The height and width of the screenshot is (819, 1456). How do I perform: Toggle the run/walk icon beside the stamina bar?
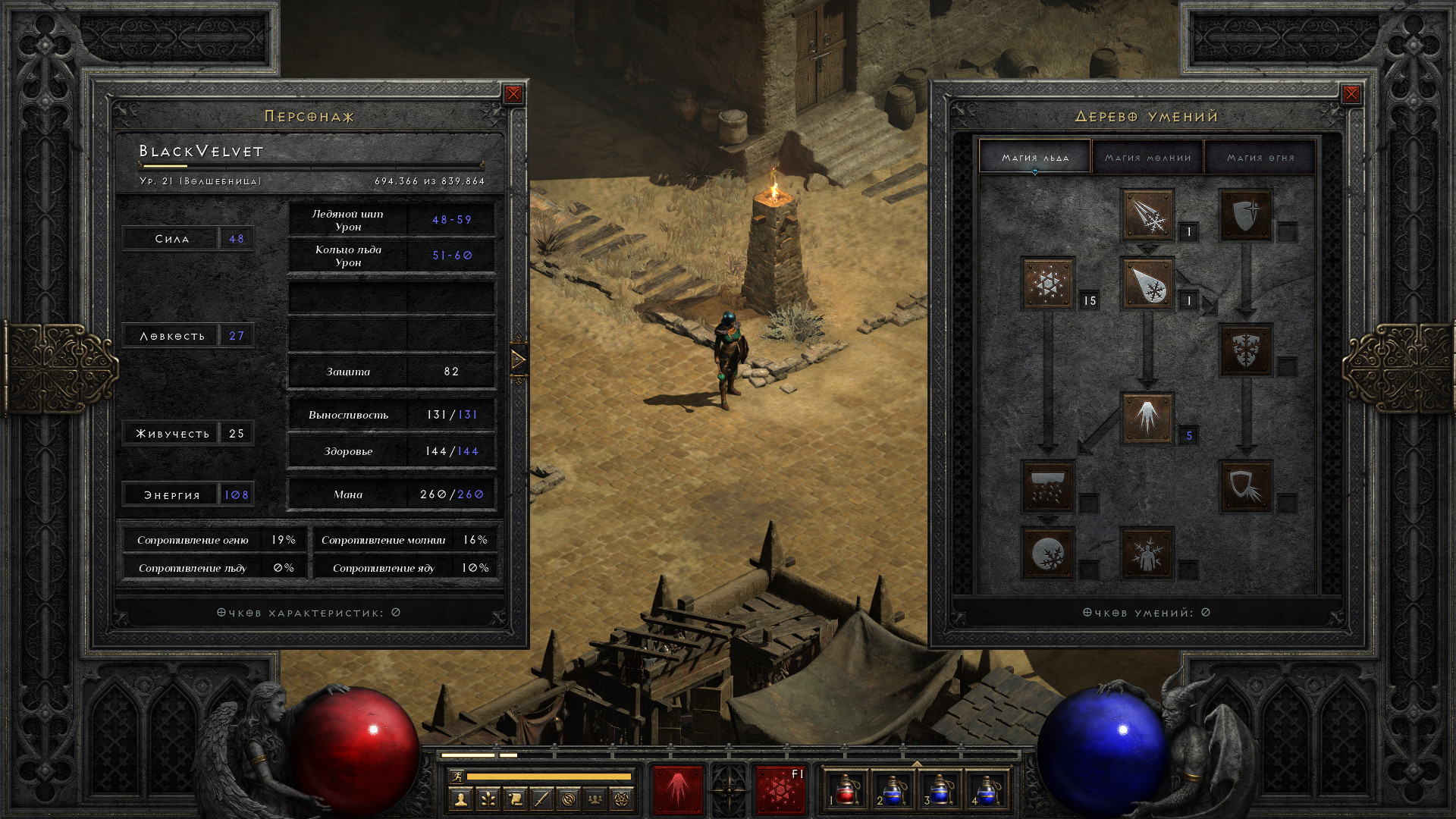point(457,776)
